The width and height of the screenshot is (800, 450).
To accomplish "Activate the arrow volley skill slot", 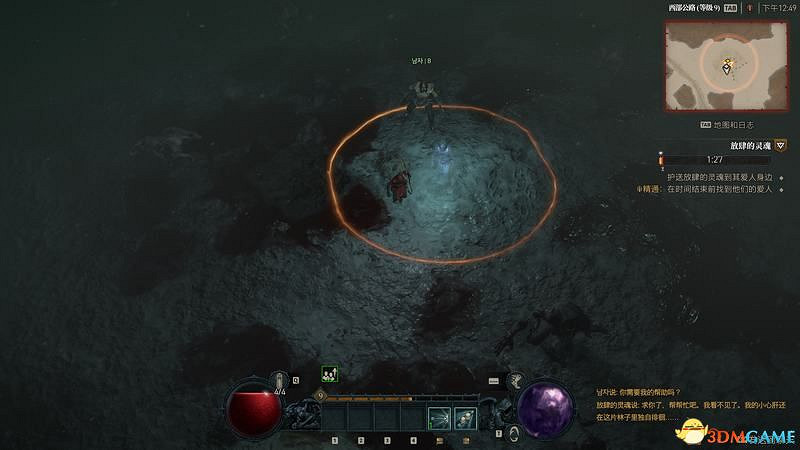I will (437, 417).
